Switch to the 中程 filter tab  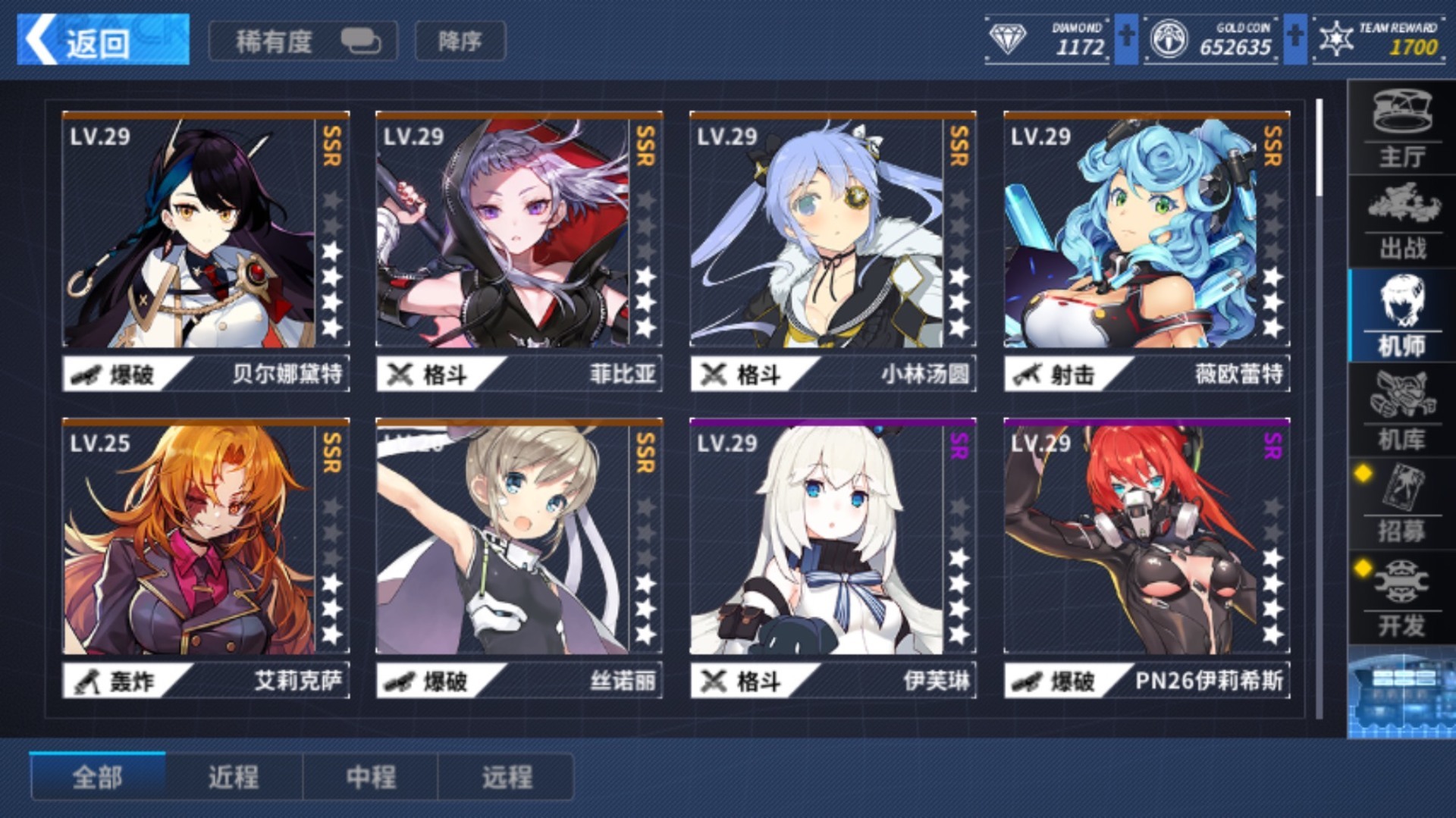point(371,776)
